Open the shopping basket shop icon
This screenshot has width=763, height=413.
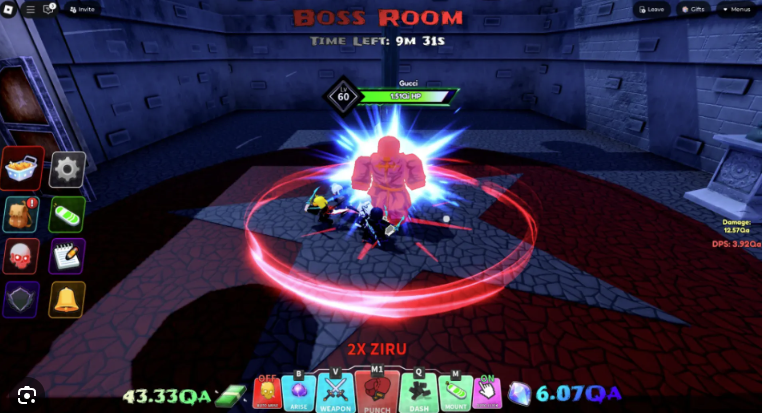(23, 169)
